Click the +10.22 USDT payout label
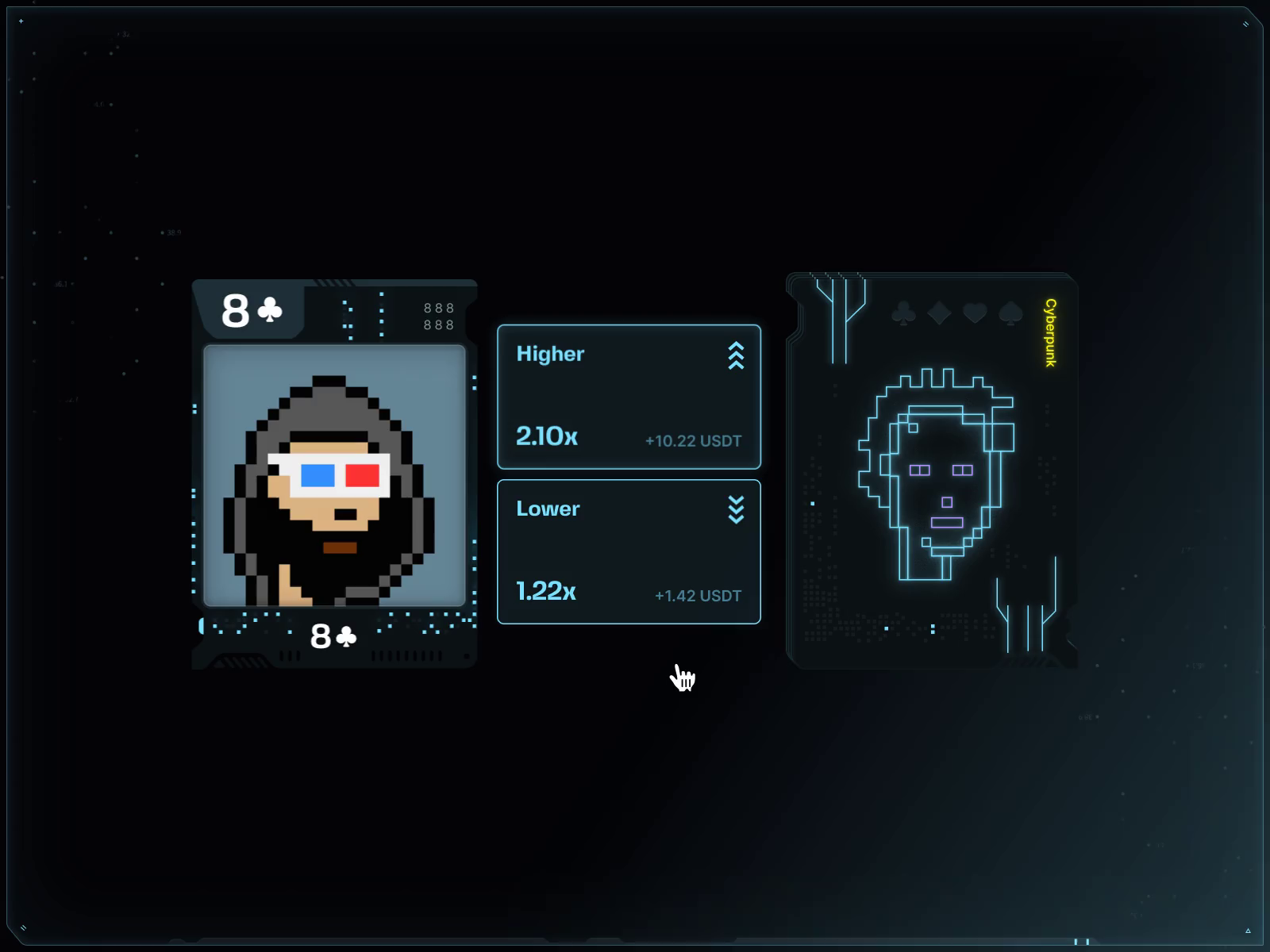 [692, 441]
